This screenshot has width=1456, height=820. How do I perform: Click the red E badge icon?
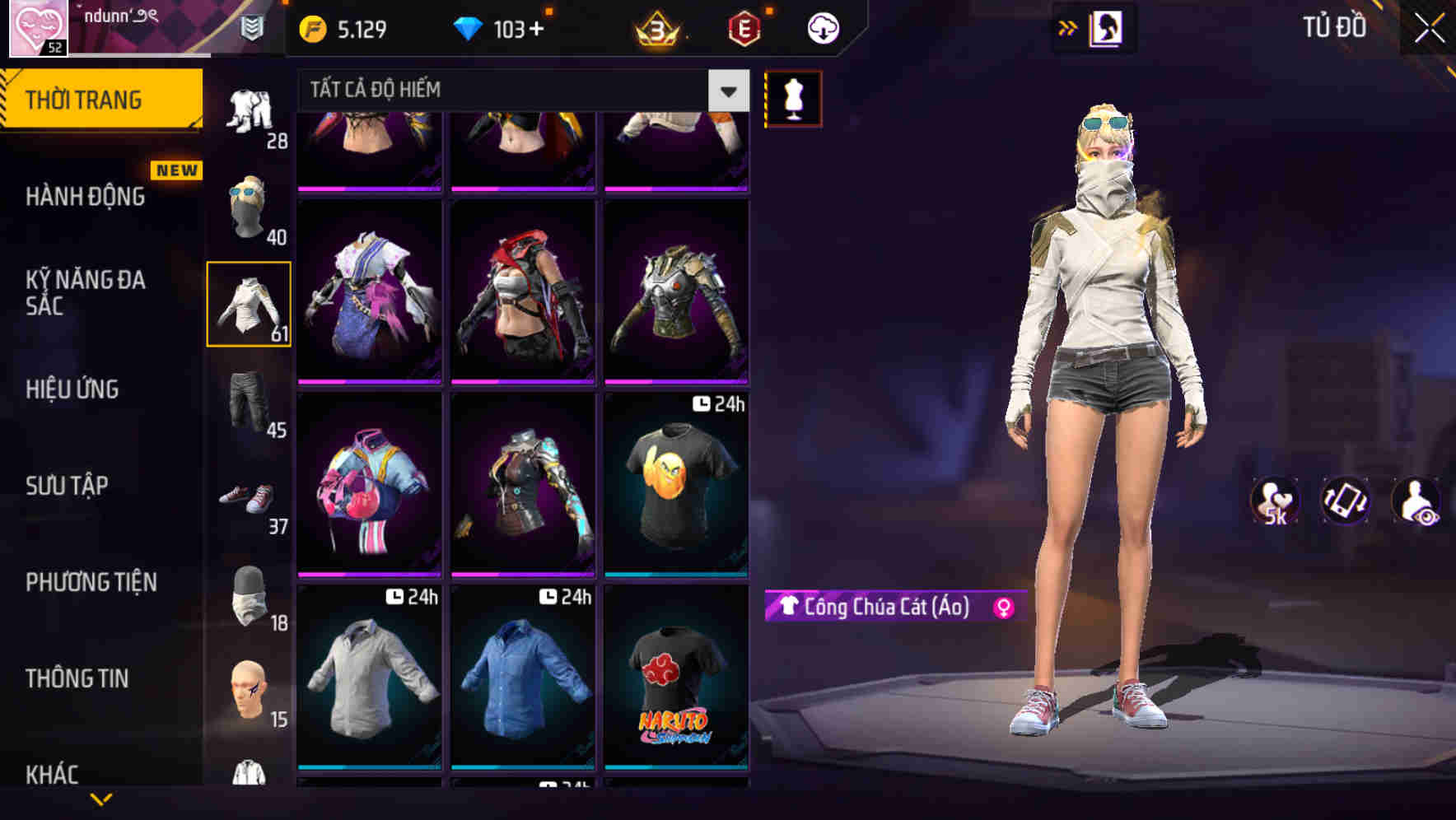coord(740,27)
